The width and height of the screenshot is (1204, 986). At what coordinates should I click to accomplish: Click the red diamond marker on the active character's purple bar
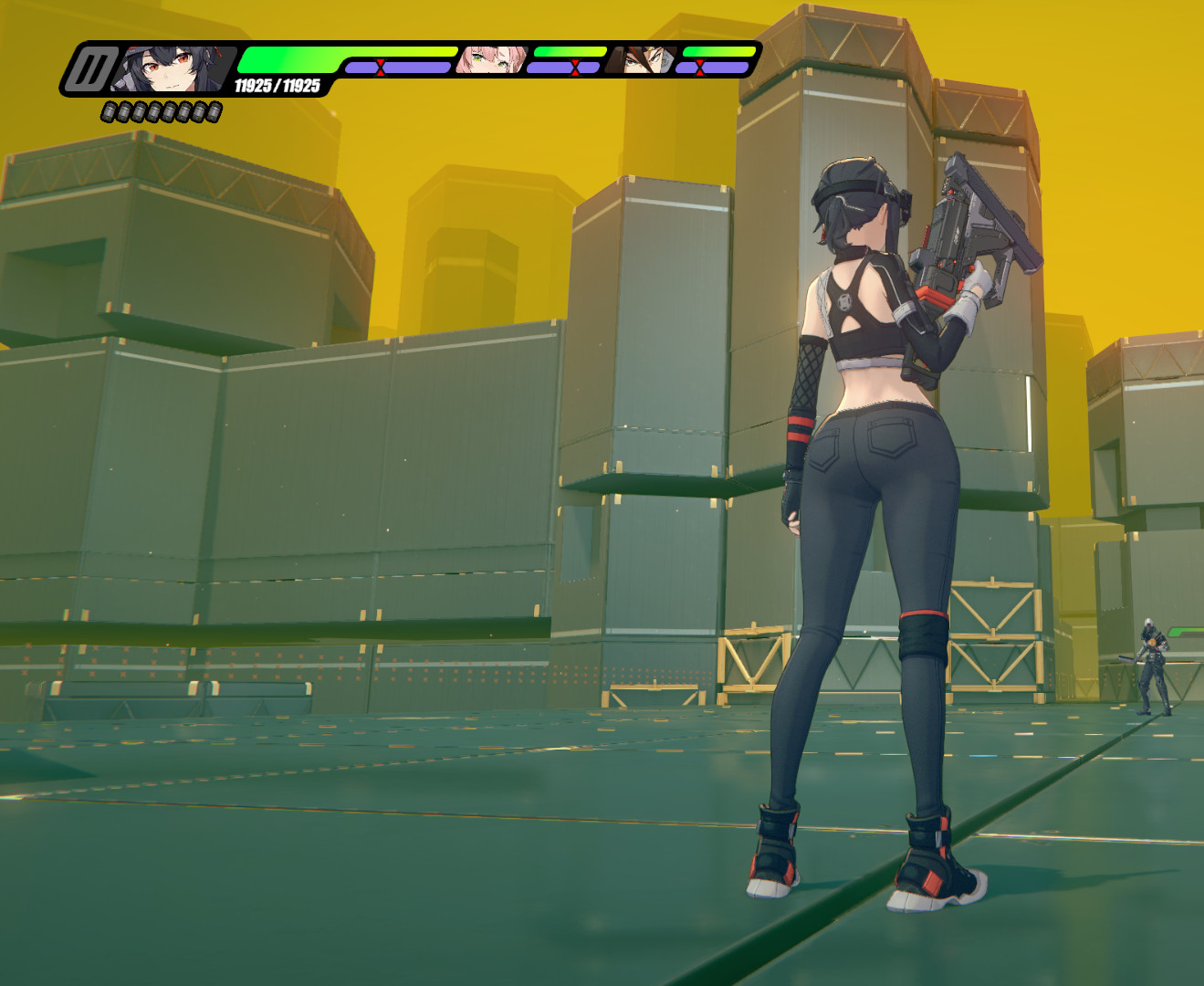coord(382,67)
